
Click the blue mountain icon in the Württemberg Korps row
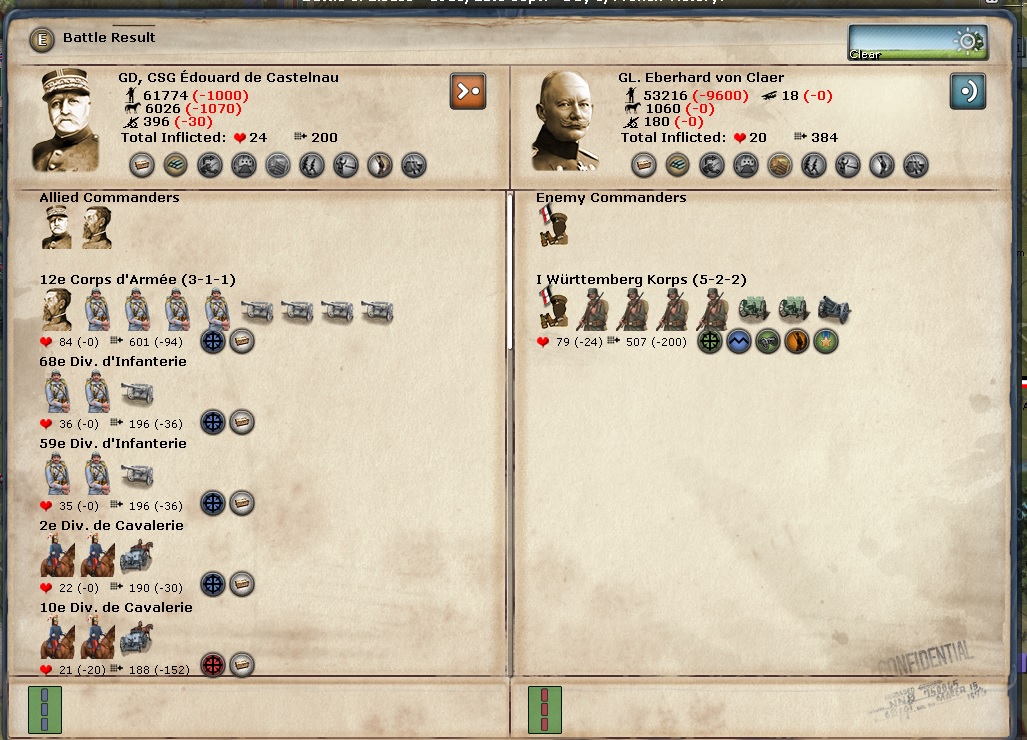click(739, 341)
